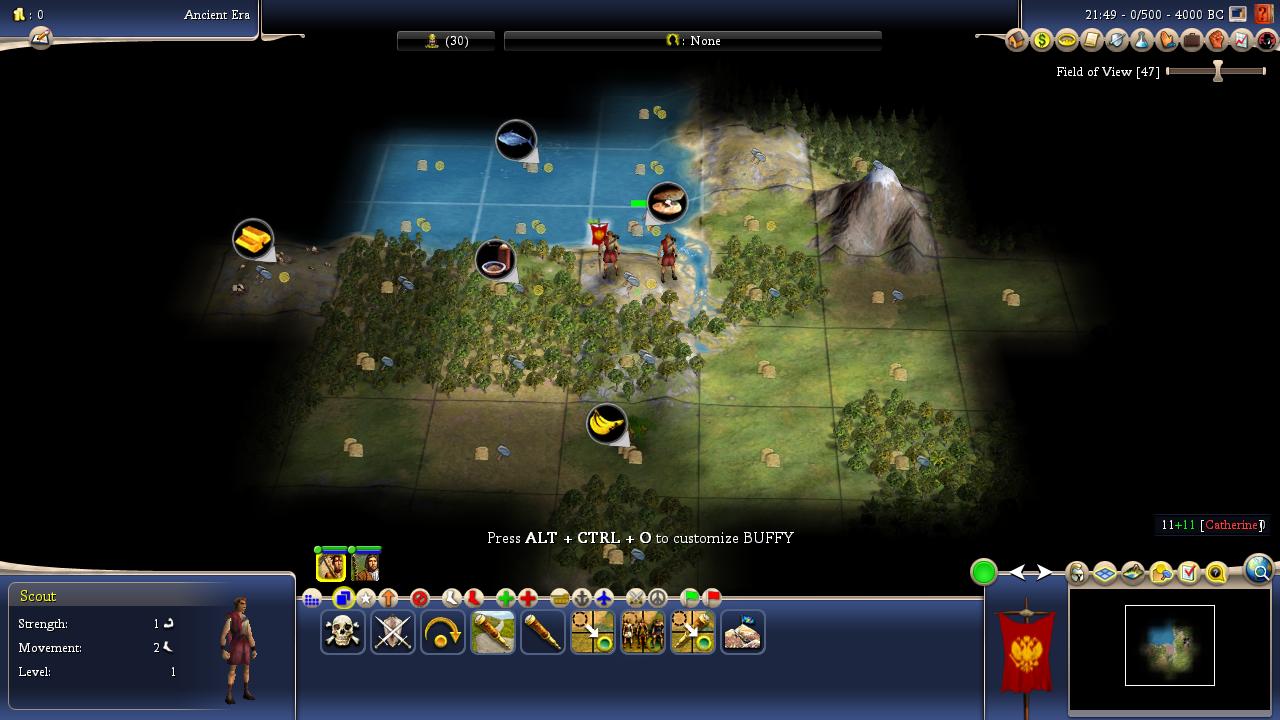
Task: Click the green end turn button
Action: (x=984, y=572)
